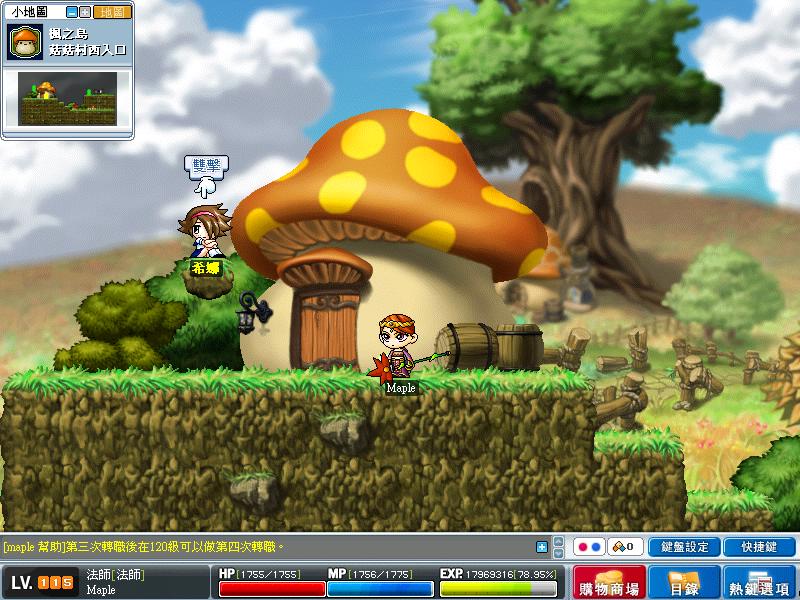Expand the chat window with the plus icon
The height and width of the screenshot is (600, 800).
(542, 547)
